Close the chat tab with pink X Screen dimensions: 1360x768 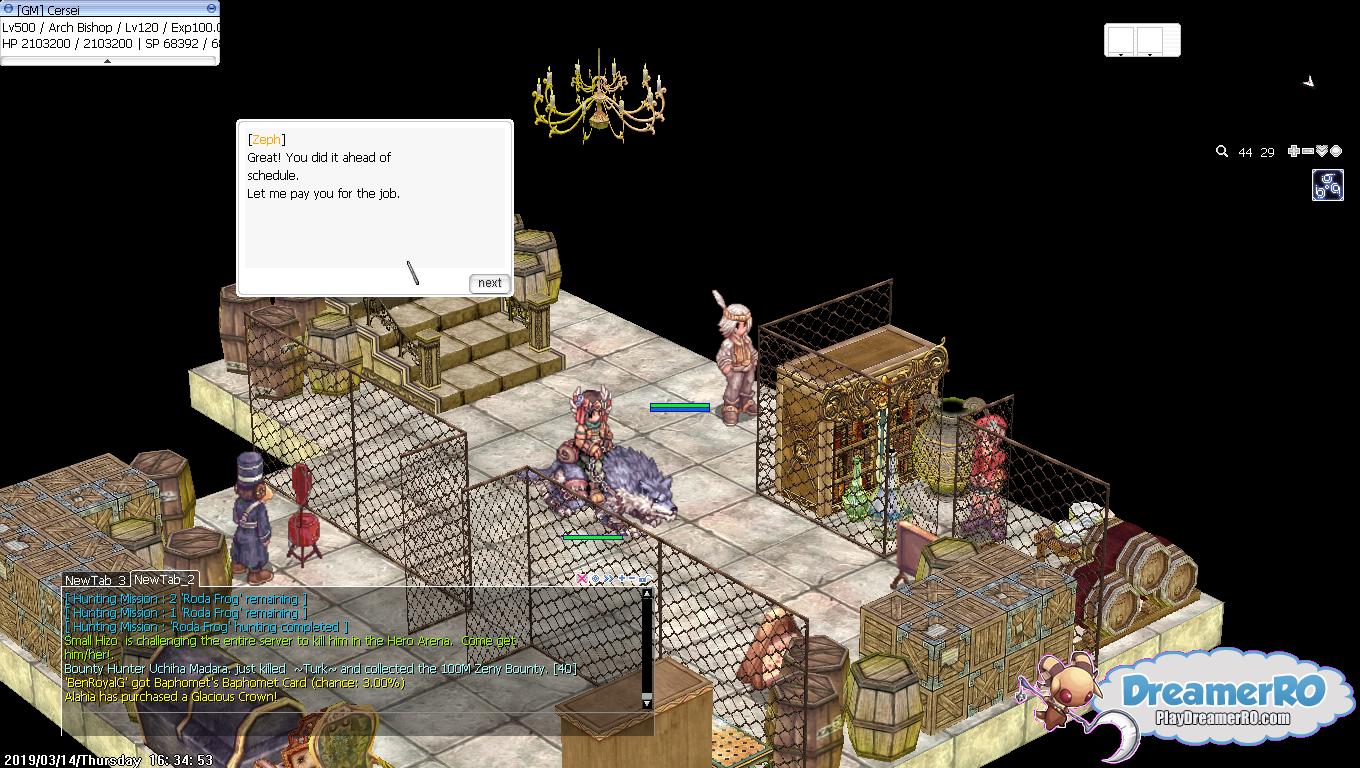[582, 578]
